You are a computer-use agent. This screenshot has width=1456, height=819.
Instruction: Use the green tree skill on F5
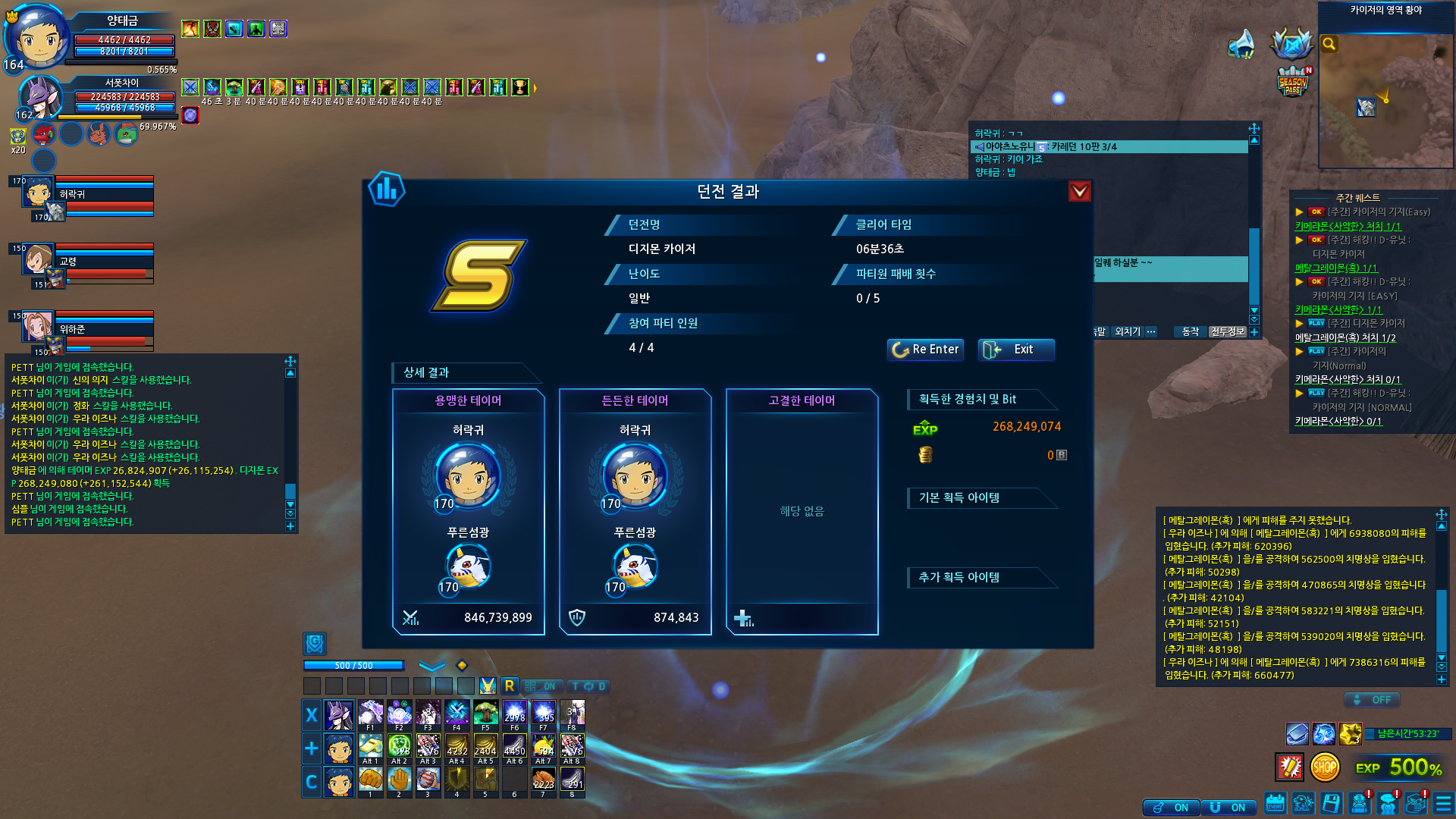[485, 714]
